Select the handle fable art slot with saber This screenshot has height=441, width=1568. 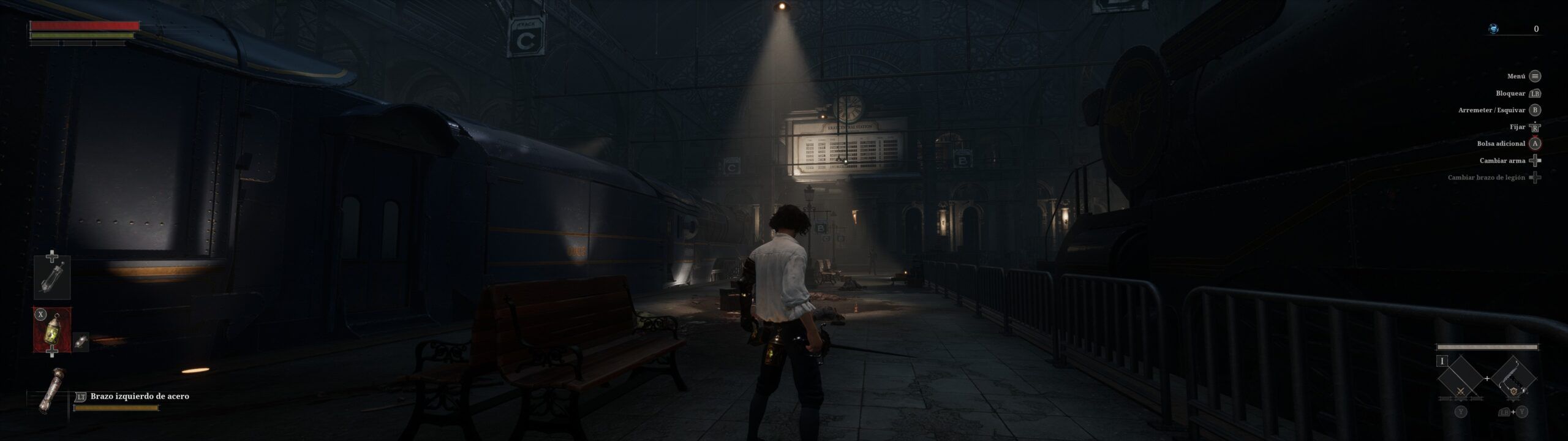1513,377
